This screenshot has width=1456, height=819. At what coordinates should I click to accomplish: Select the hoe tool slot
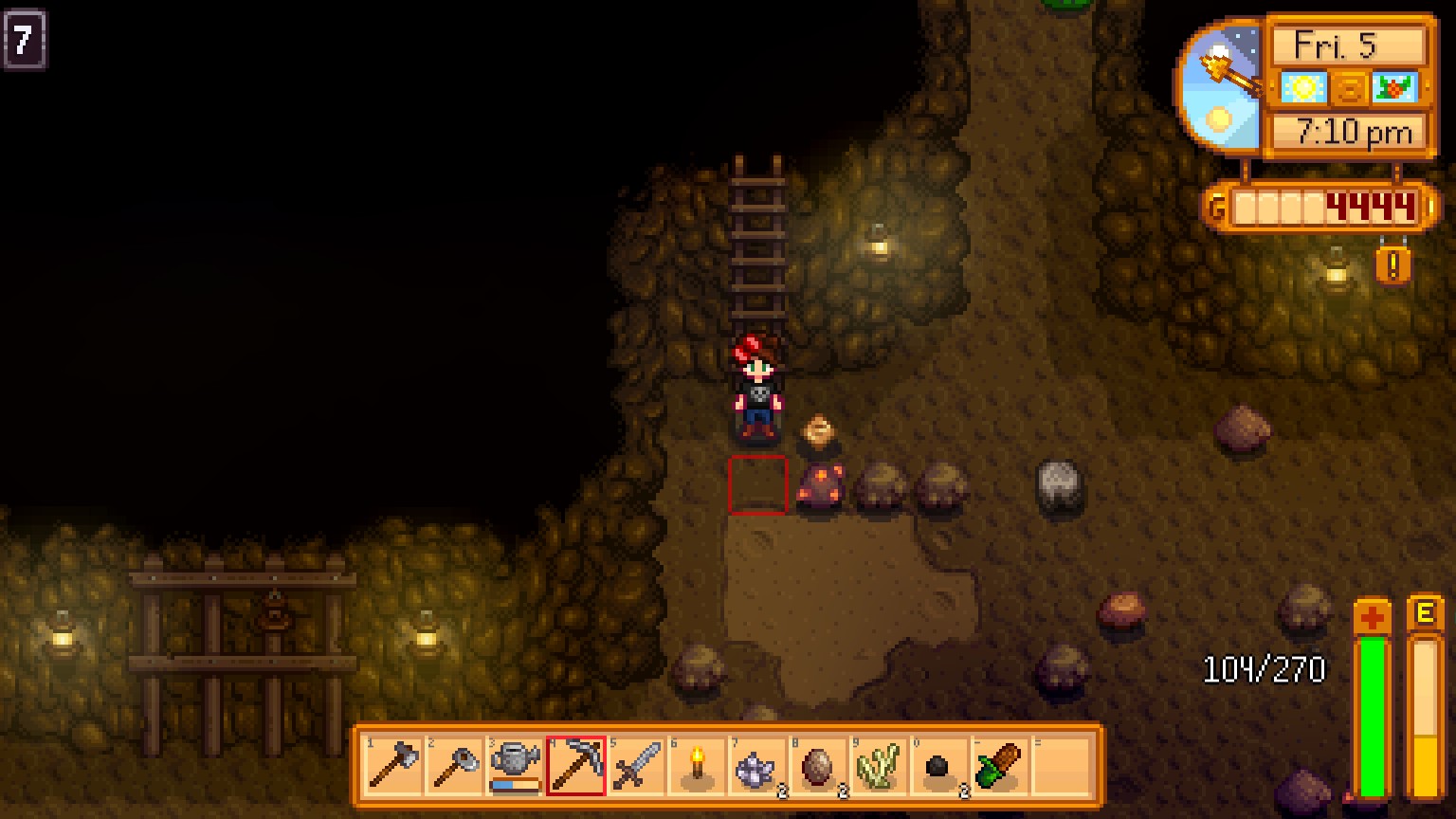[454, 765]
